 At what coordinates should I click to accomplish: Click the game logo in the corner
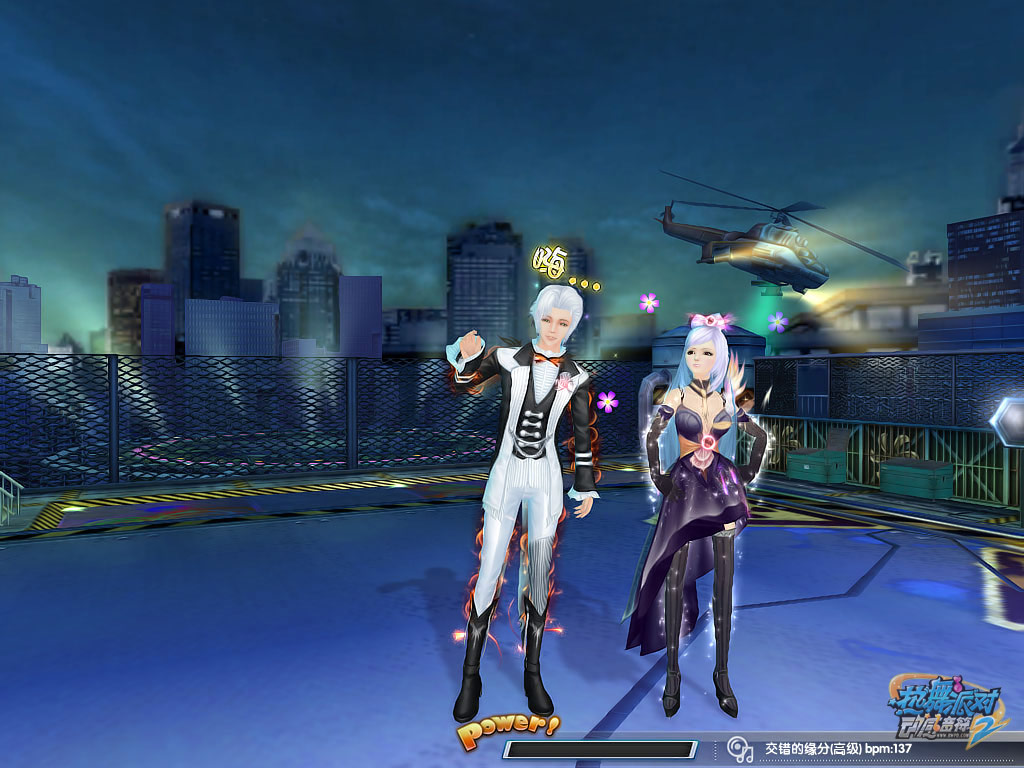click(946, 705)
